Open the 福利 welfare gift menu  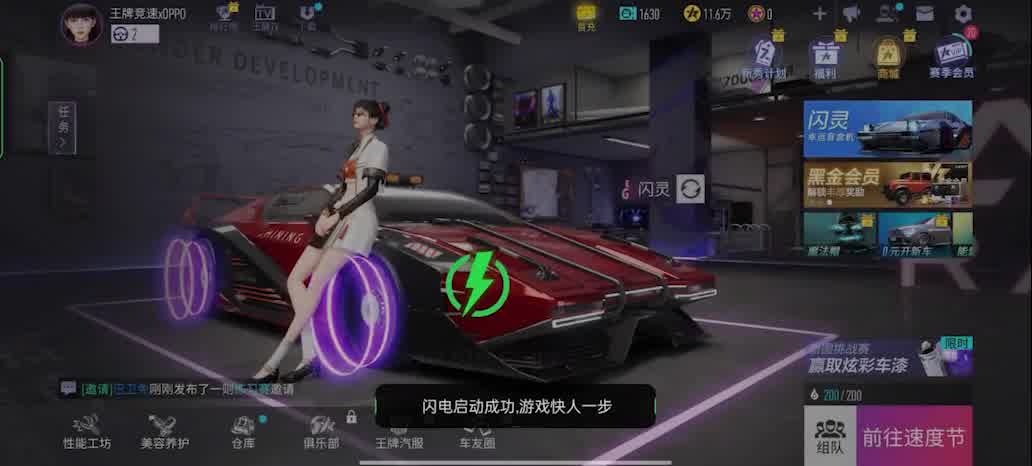tap(825, 57)
